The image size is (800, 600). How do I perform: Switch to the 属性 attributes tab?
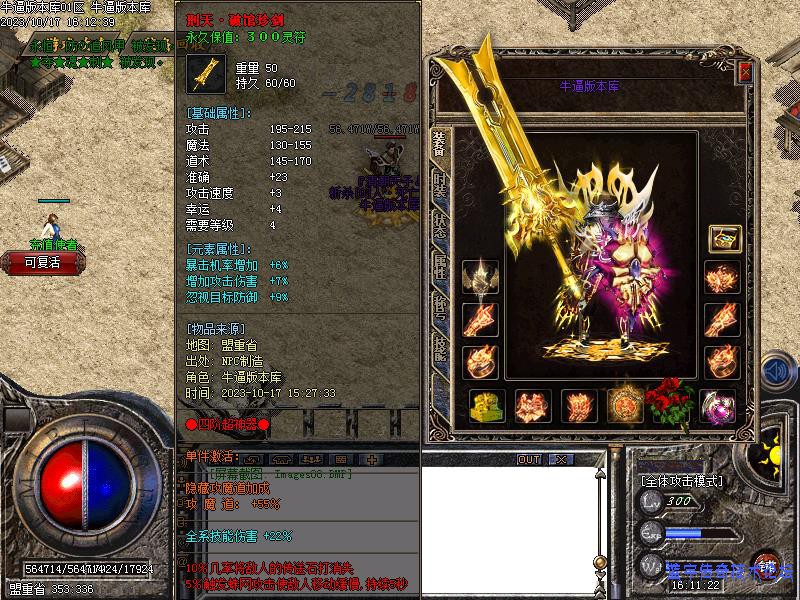(439, 264)
